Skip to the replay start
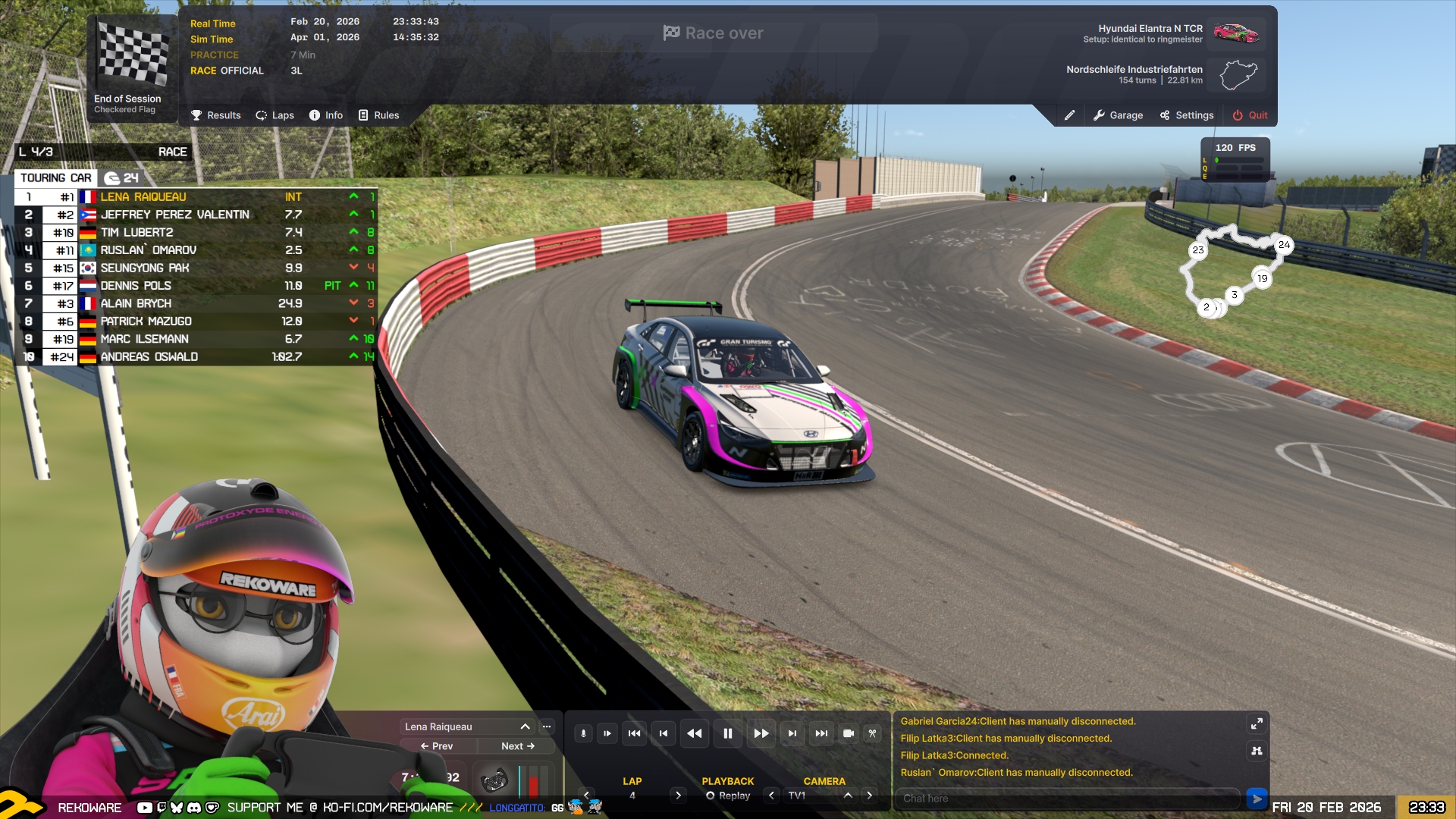The width and height of the screenshot is (1456, 819). tap(635, 733)
